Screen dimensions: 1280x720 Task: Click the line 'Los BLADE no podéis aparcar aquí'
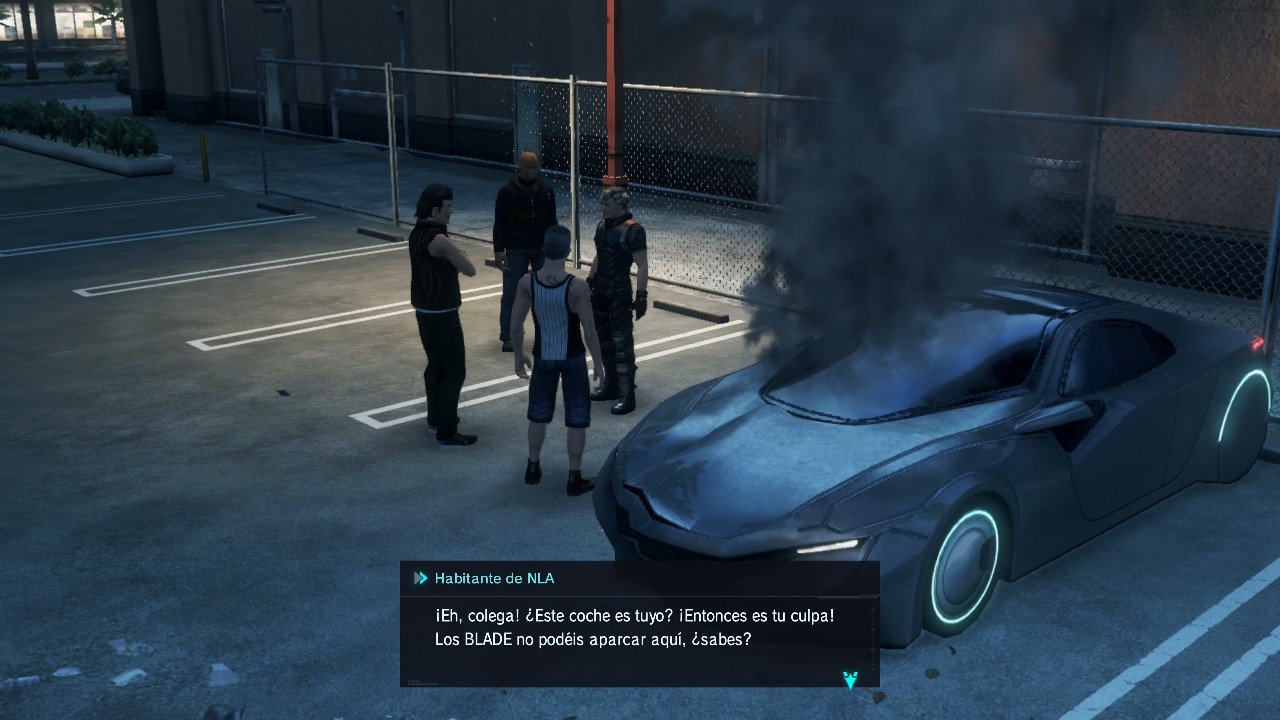tap(595, 640)
